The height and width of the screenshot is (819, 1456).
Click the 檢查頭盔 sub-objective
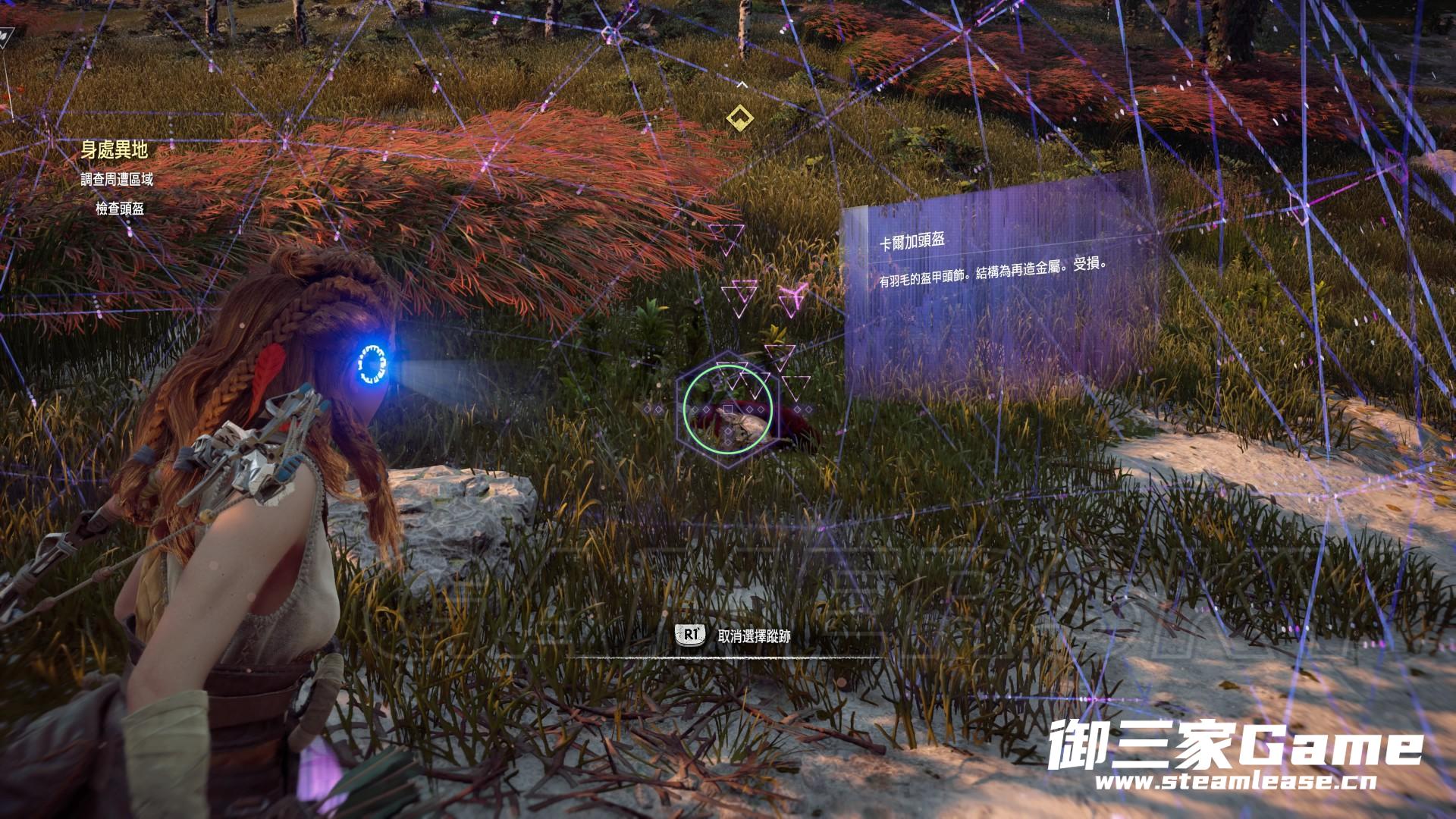pos(120,209)
